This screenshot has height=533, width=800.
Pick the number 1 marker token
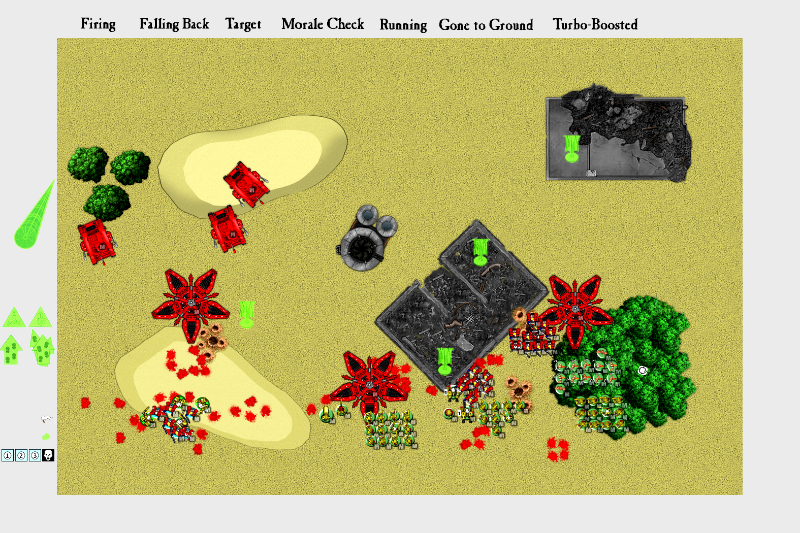tap(7, 456)
